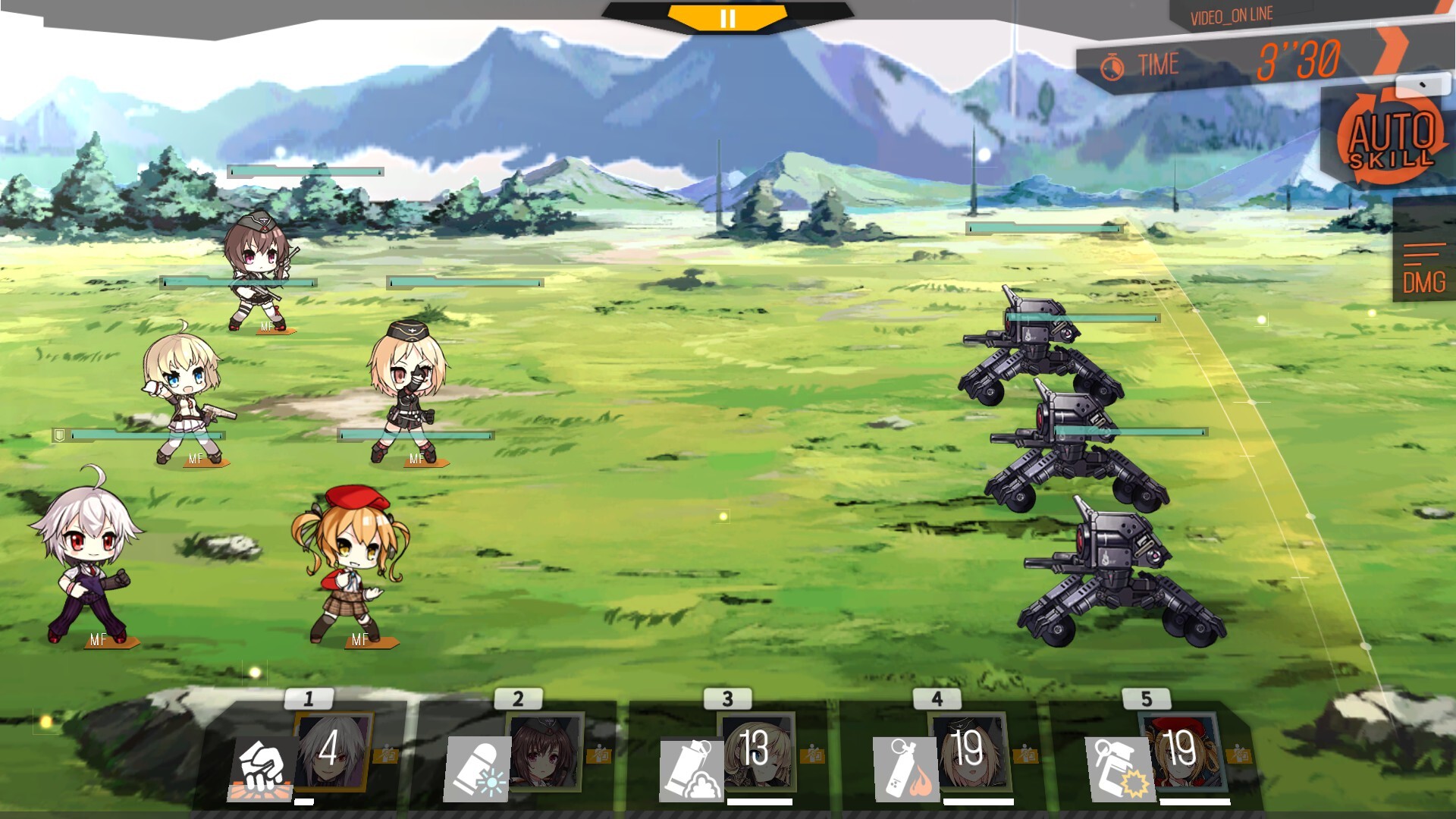The height and width of the screenshot is (819, 1456).
Task: Click the stopwatch icon beside TIME
Action: (x=1112, y=64)
